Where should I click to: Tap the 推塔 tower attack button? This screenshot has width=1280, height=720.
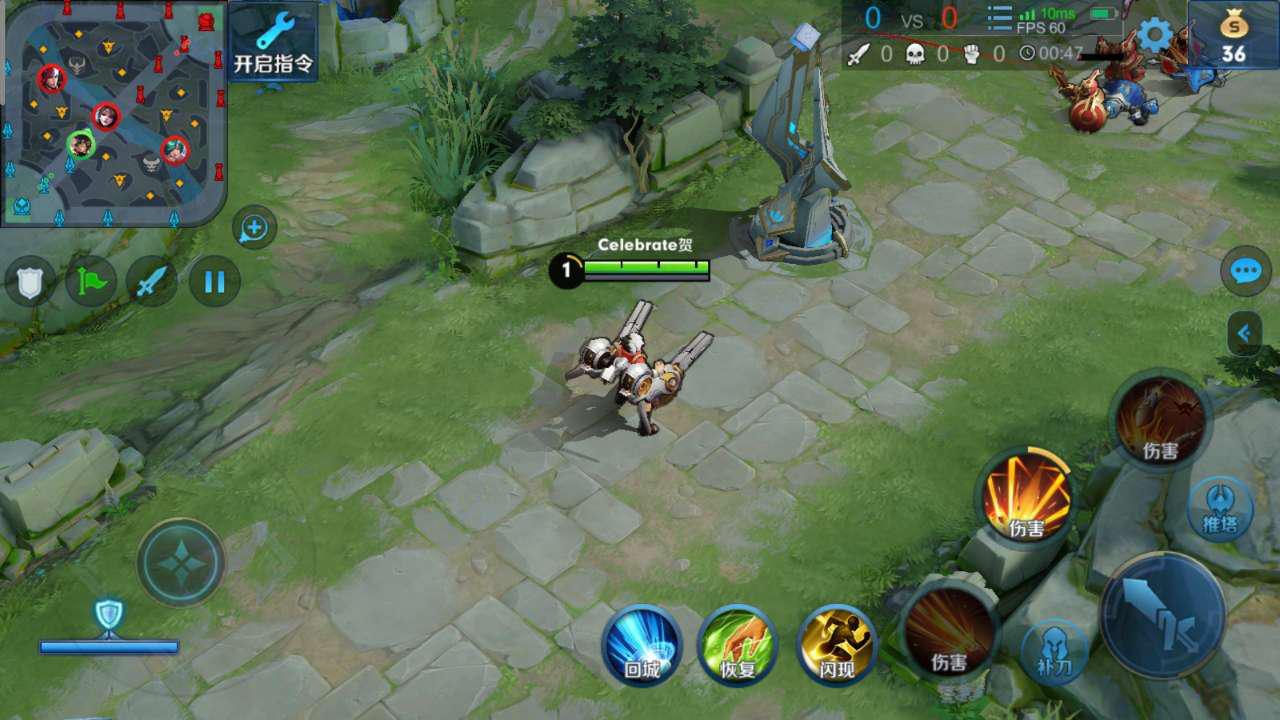(1220, 508)
